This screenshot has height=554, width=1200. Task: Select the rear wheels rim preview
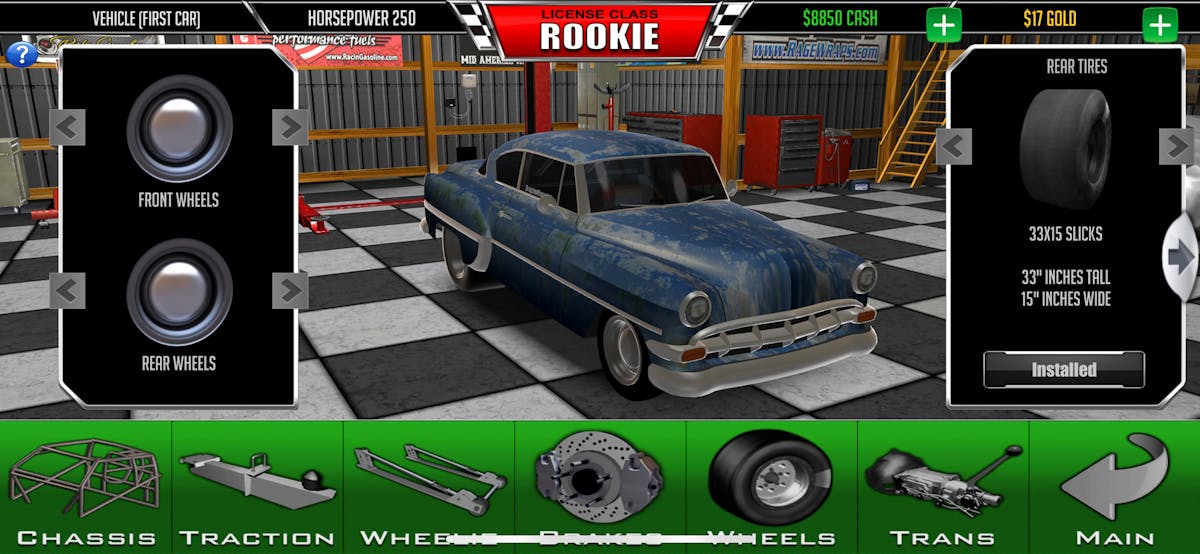click(x=179, y=291)
